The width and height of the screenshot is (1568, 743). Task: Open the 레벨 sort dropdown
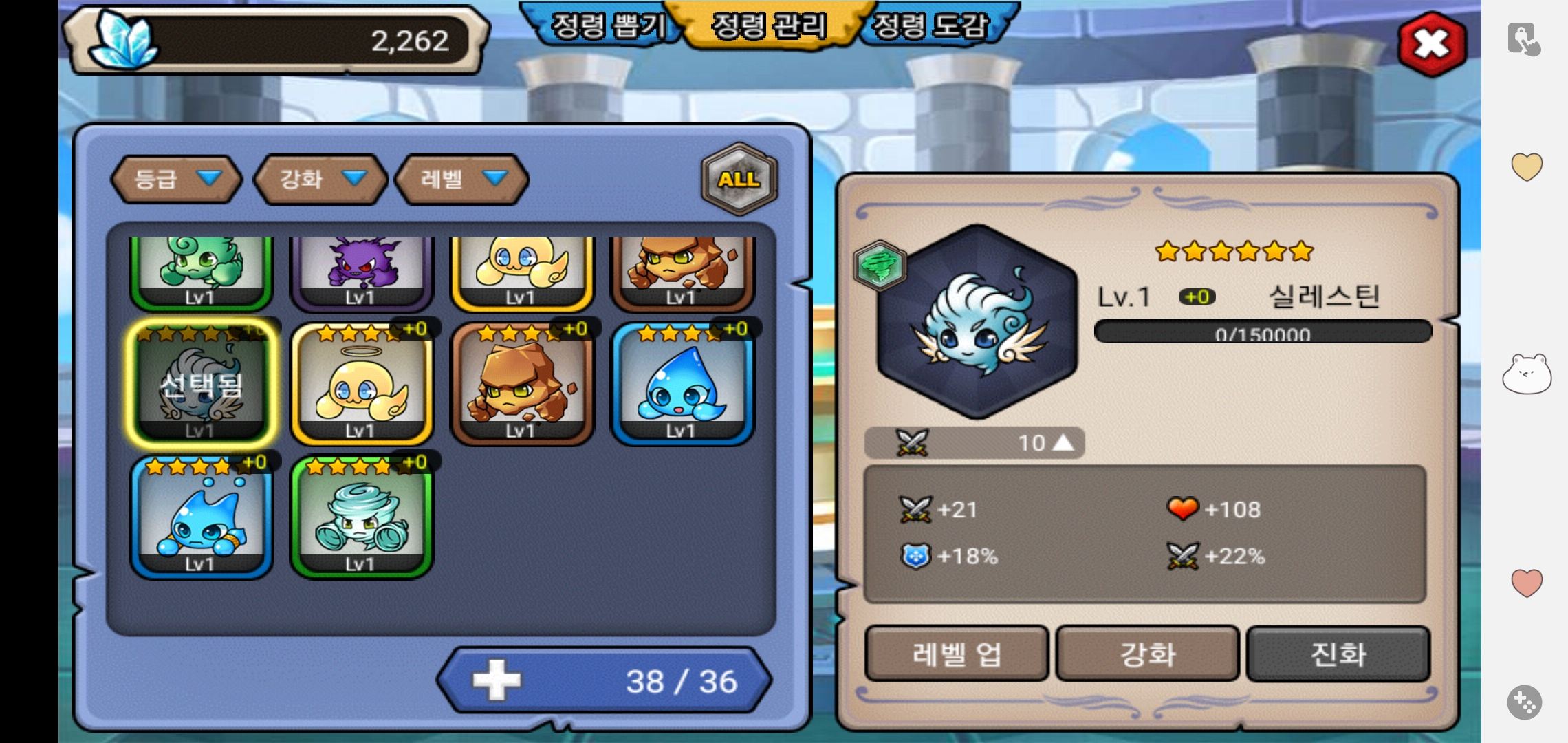462,179
